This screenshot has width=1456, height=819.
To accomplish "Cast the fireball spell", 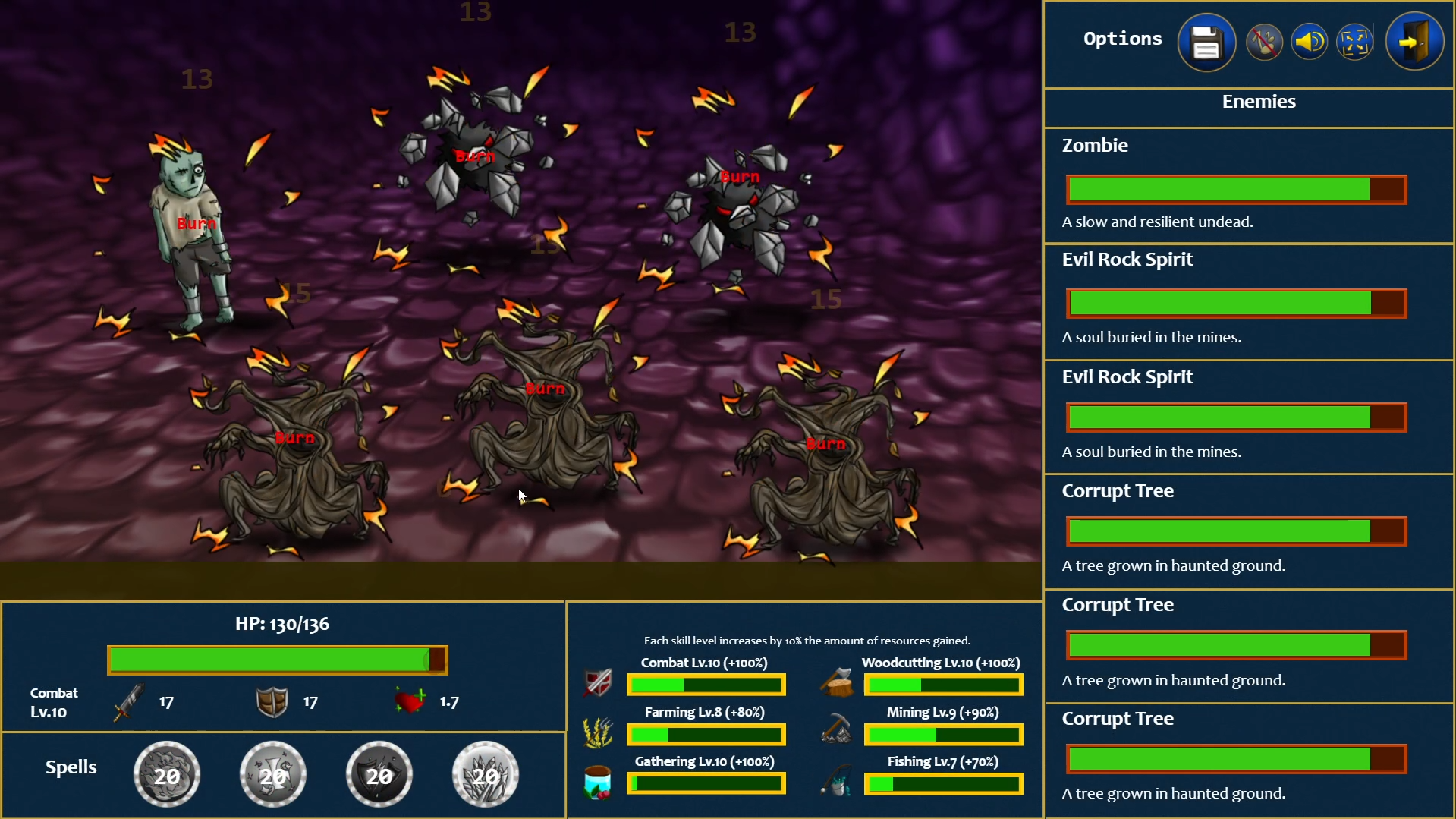I will 167,773.
